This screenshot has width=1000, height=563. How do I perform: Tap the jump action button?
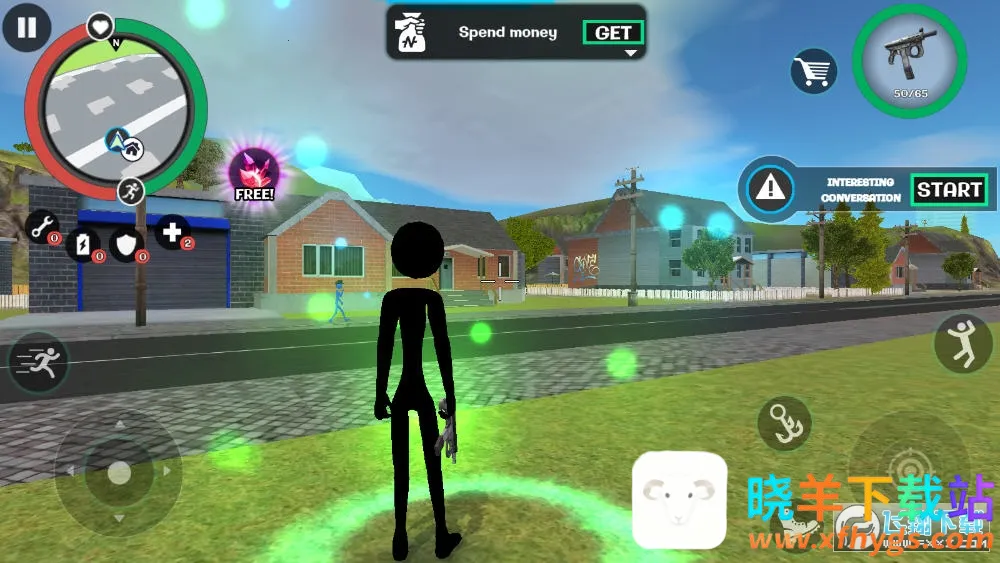point(962,343)
